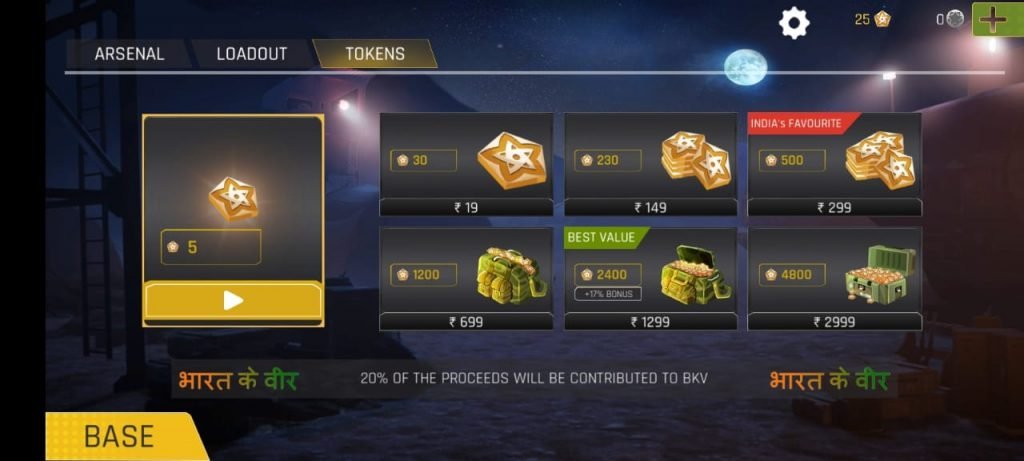Purchase 4800 tokens crate for ₹2999

pyautogui.click(x=835, y=279)
